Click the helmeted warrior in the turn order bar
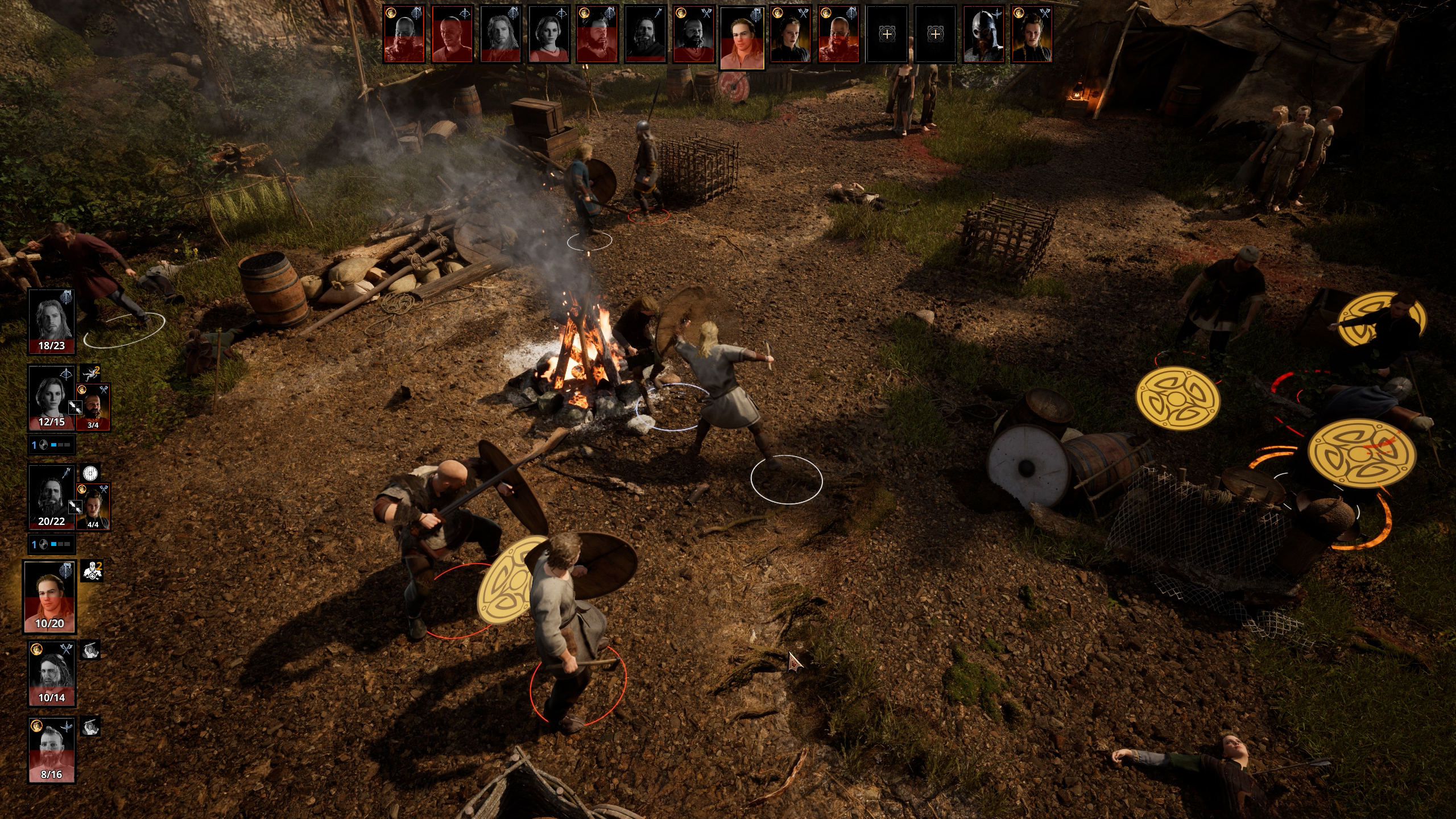 [983, 34]
